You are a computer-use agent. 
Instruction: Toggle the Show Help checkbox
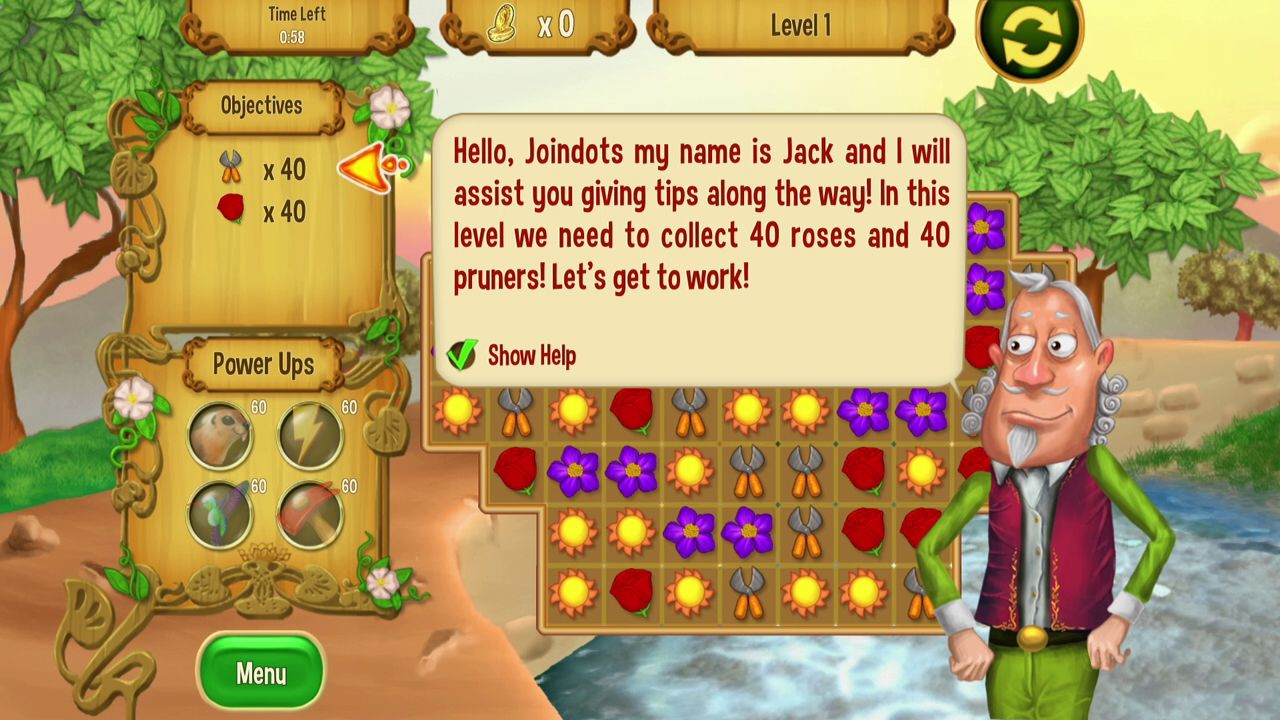(462, 355)
